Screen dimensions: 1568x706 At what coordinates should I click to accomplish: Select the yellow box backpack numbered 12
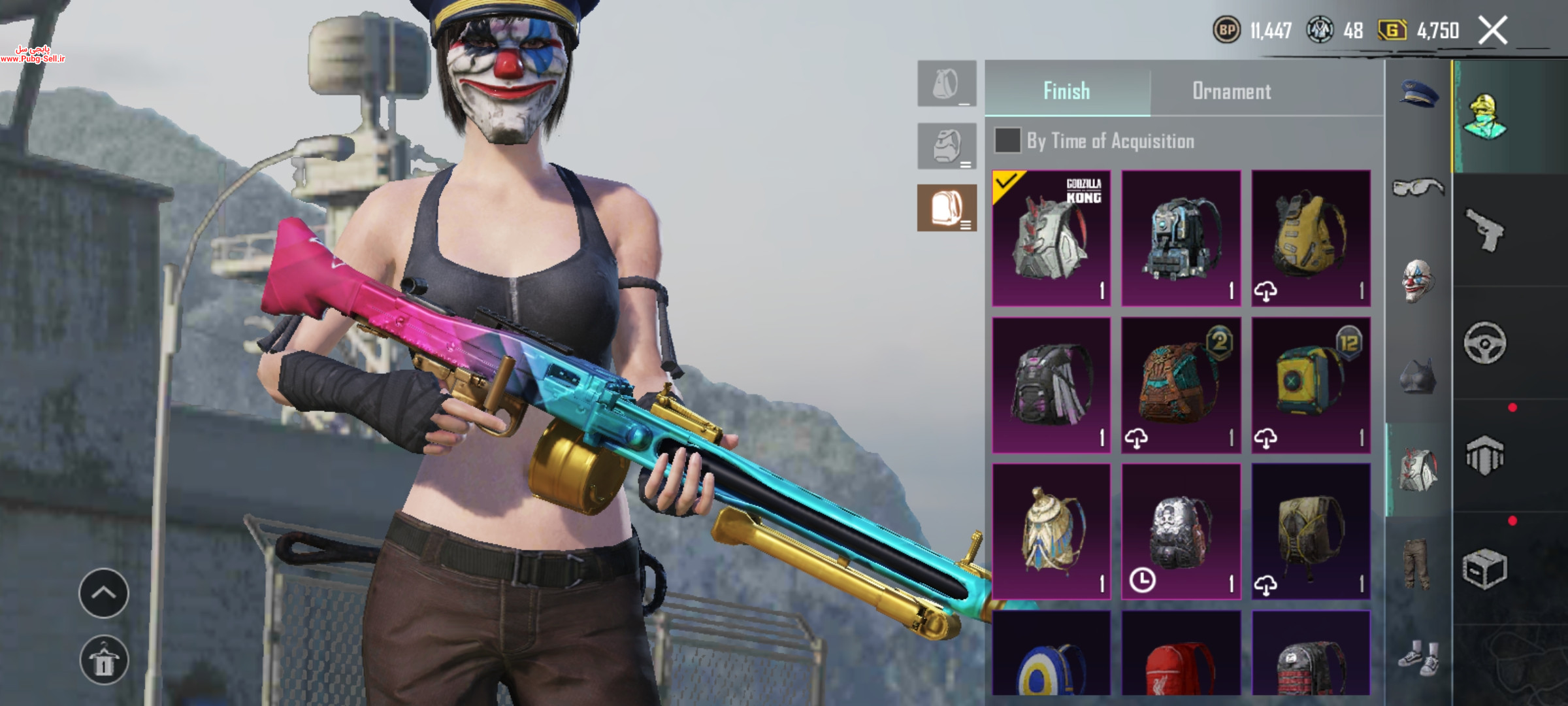click(x=1311, y=386)
